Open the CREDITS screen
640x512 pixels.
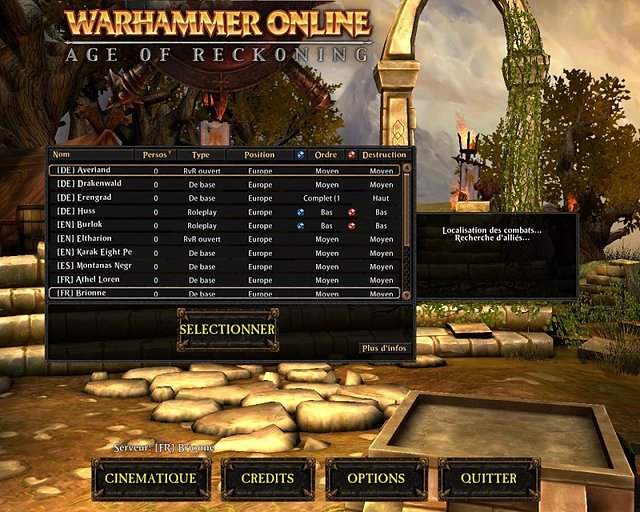point(268,479)
